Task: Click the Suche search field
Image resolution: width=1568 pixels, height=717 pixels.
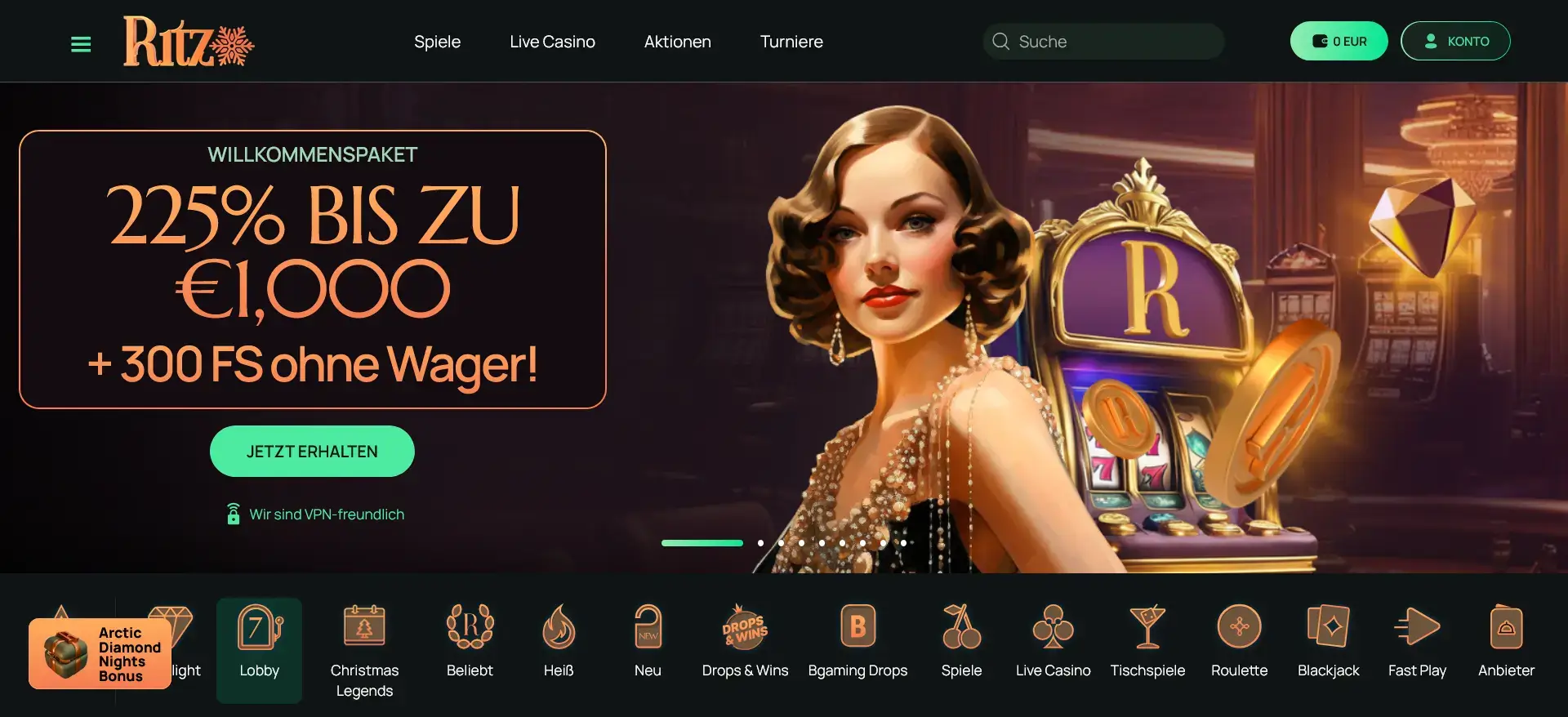Action: pos(1102,41)
